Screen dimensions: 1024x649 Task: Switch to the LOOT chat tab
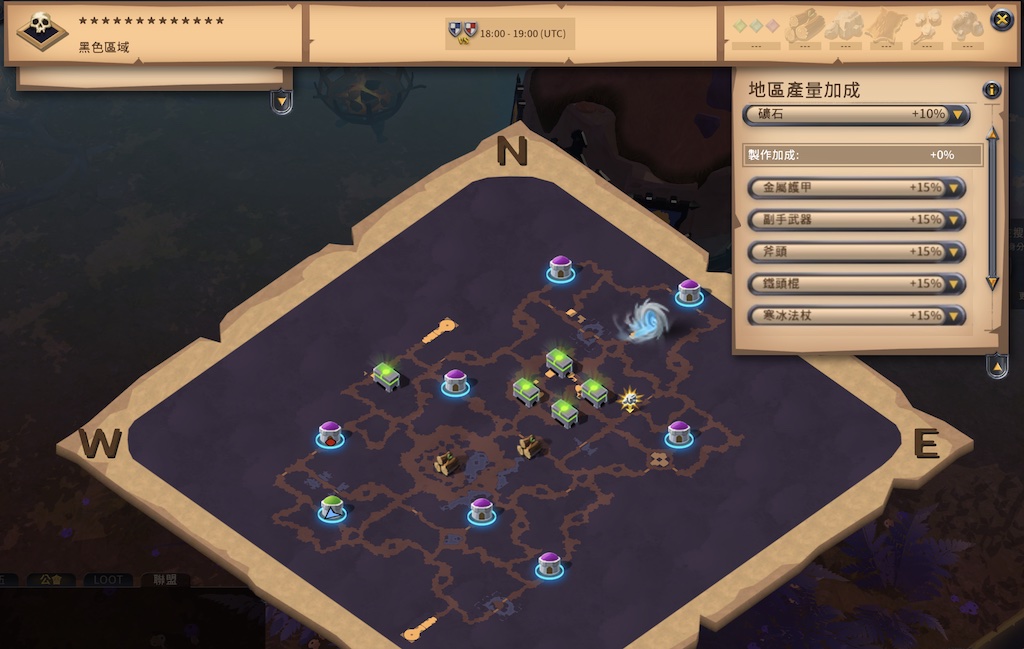[x=107, y=580]
